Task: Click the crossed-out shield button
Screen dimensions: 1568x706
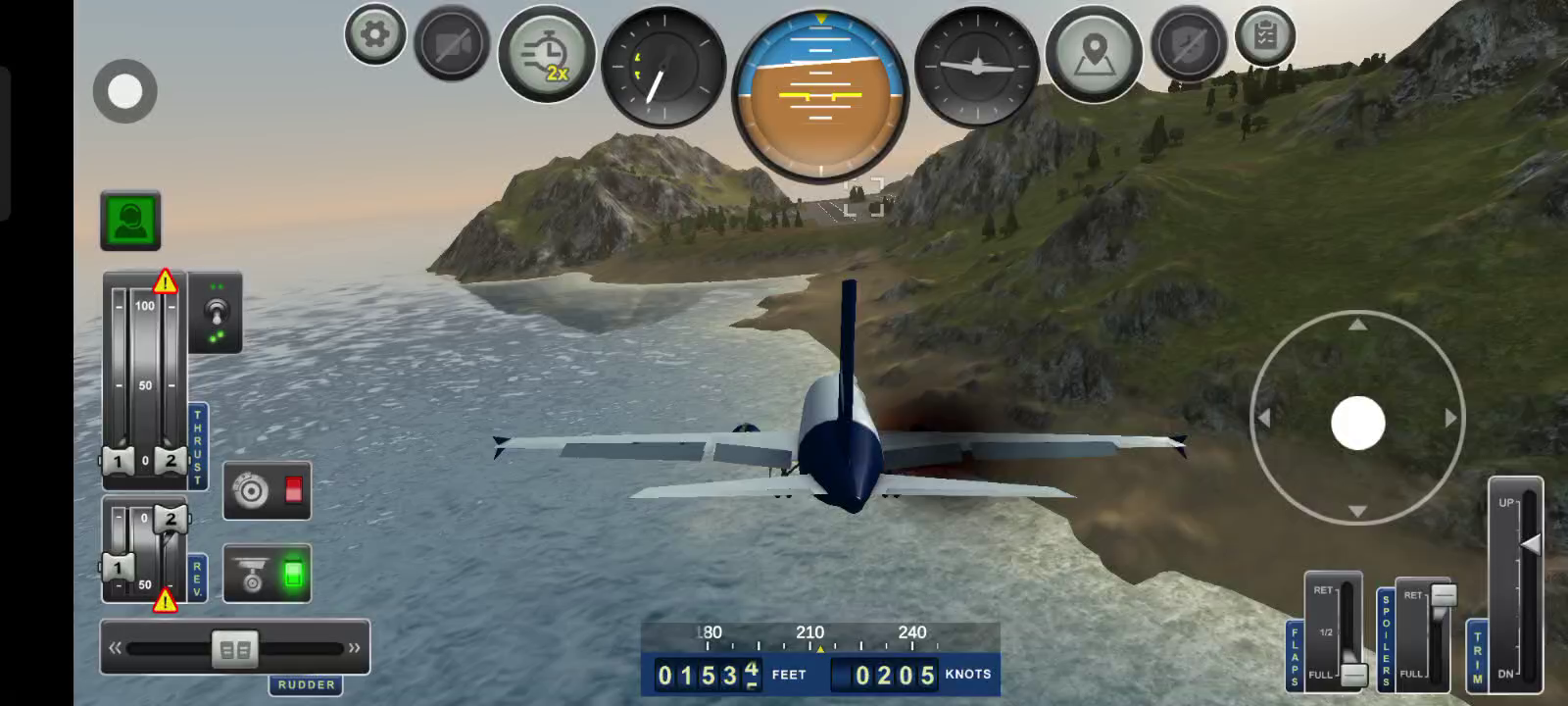Action: [x=1188, y=44]
